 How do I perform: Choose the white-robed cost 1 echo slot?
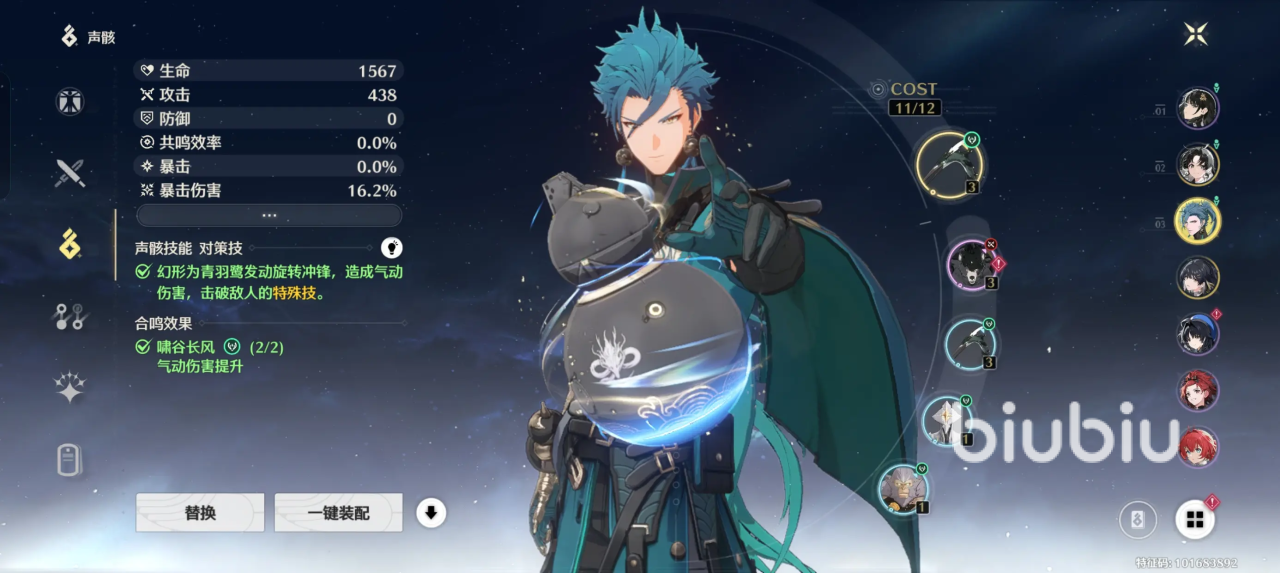(x=946, y=420)
